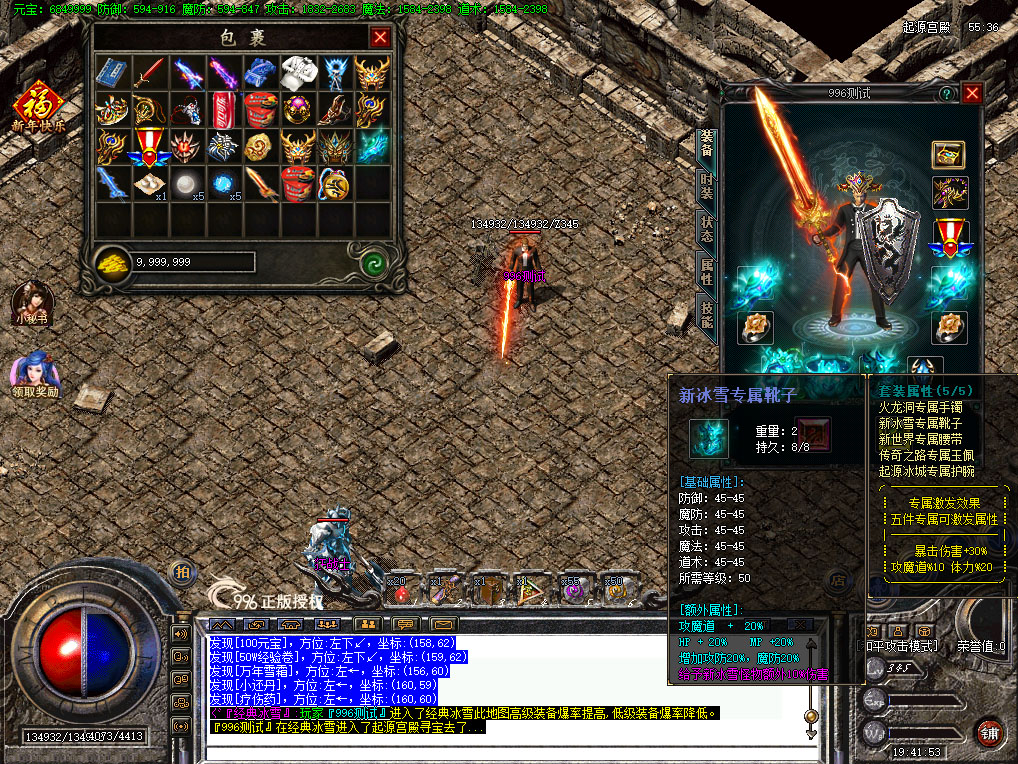
Task: Choose the plain red sword in the bag
Action: click(x=149, y=72)
